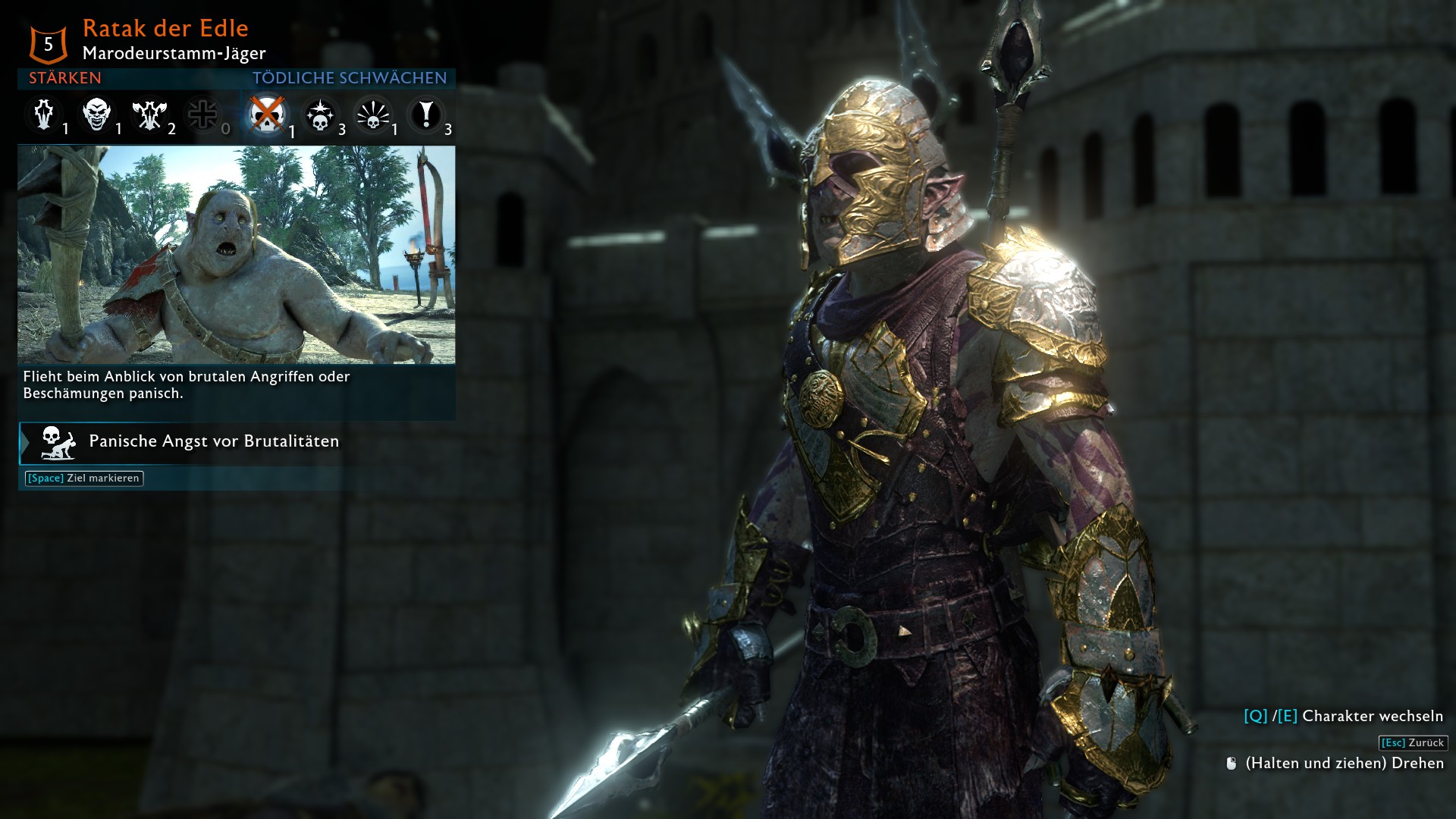Select the Panische Angst vor Brutalitäten entry
The height and width of the screenshot is (819, 1456).
214,441
